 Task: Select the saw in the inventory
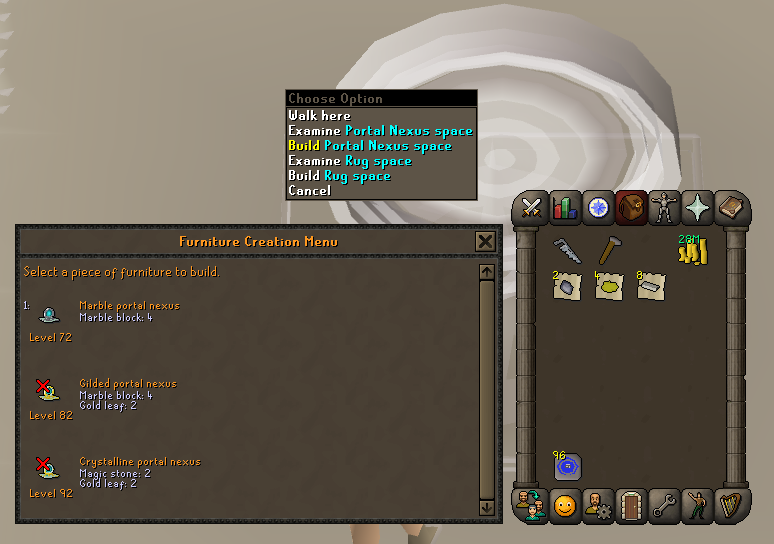[x=567, y=251]
